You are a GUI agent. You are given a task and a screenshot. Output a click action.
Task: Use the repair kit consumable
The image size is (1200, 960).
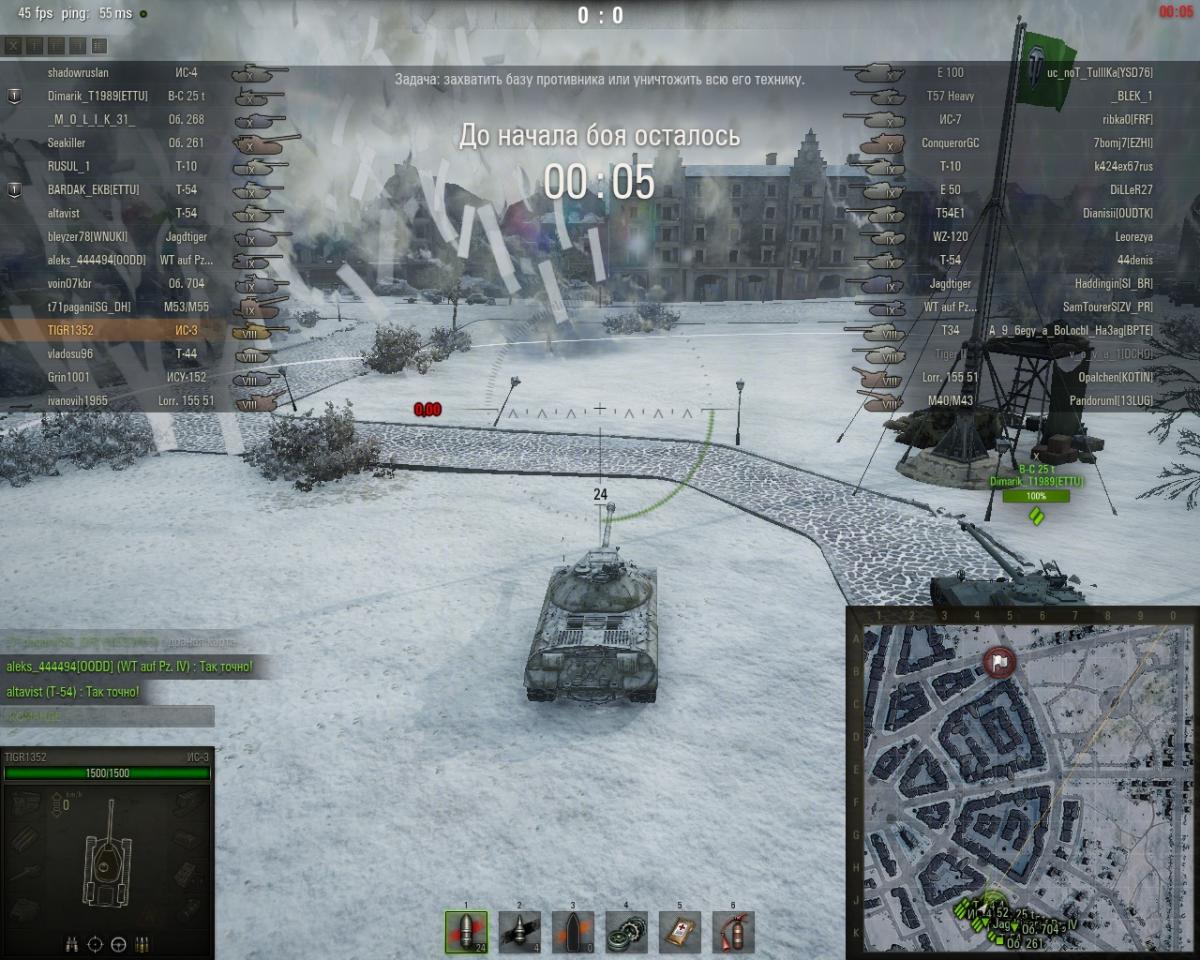626,932
